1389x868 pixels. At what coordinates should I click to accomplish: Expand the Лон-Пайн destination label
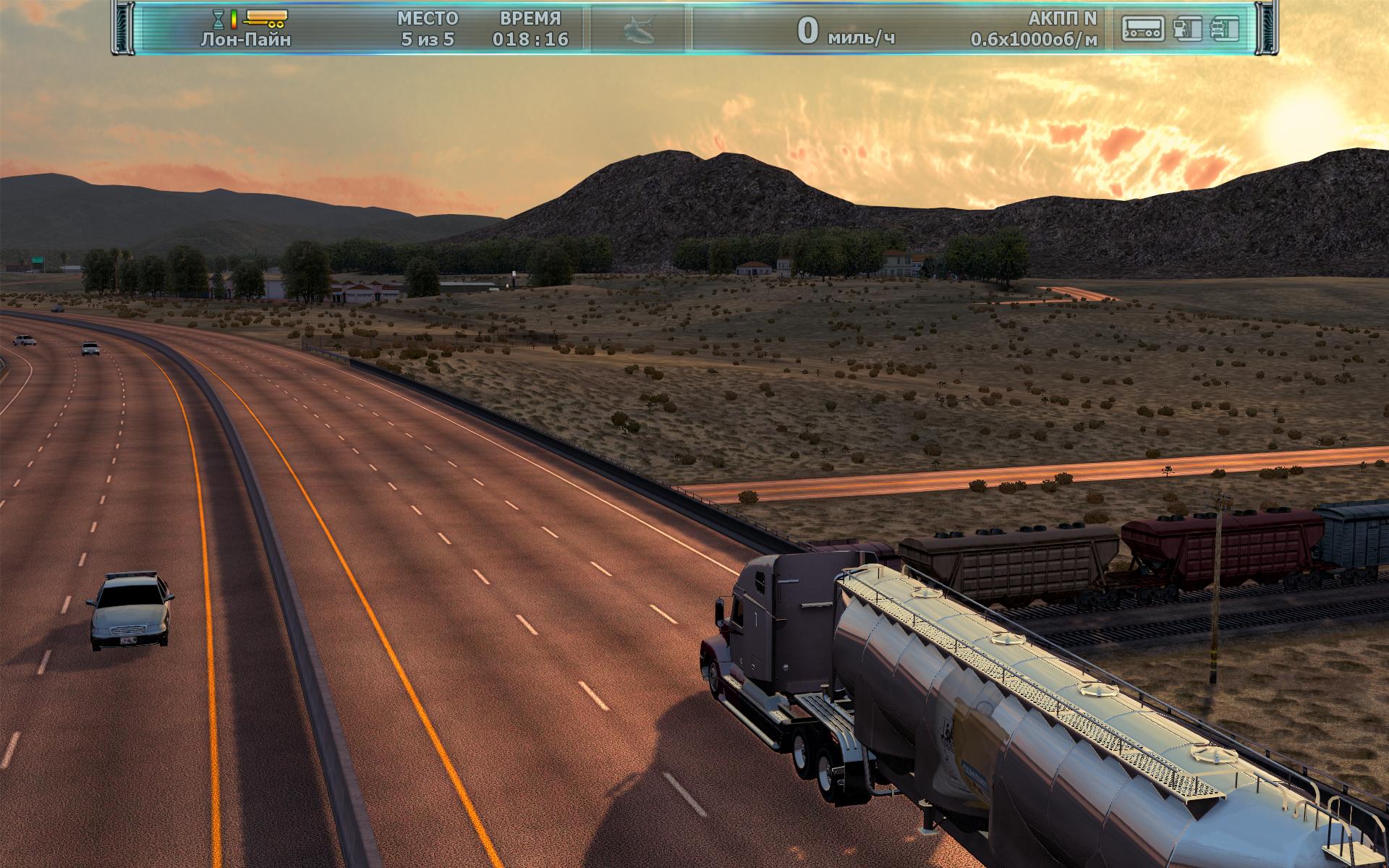click(246, 40)
